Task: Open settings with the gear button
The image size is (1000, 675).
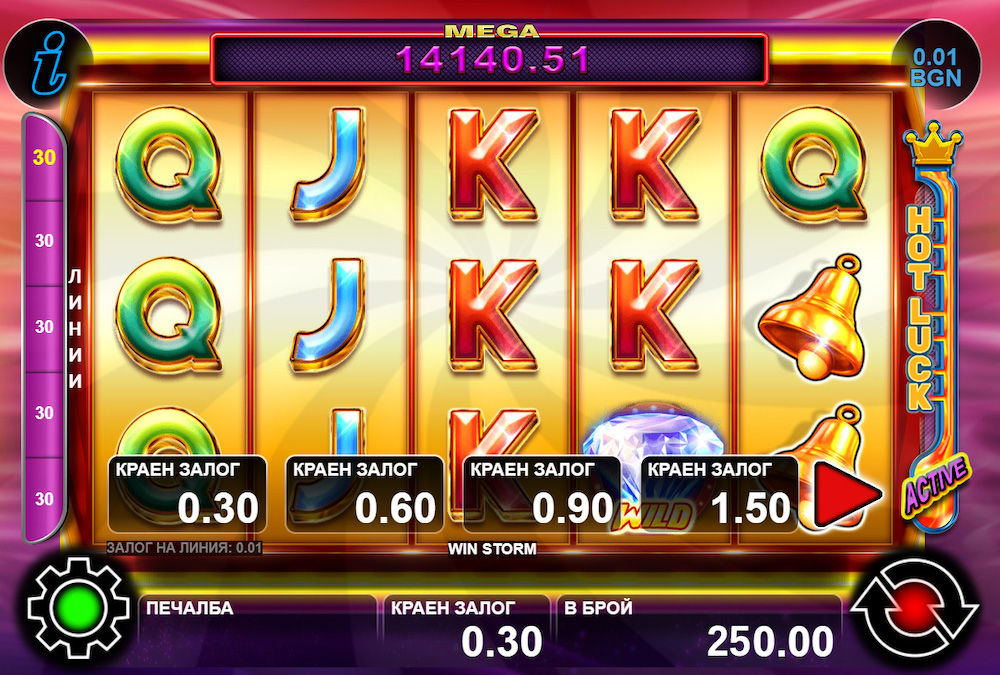Action: (x=80, y=609)
